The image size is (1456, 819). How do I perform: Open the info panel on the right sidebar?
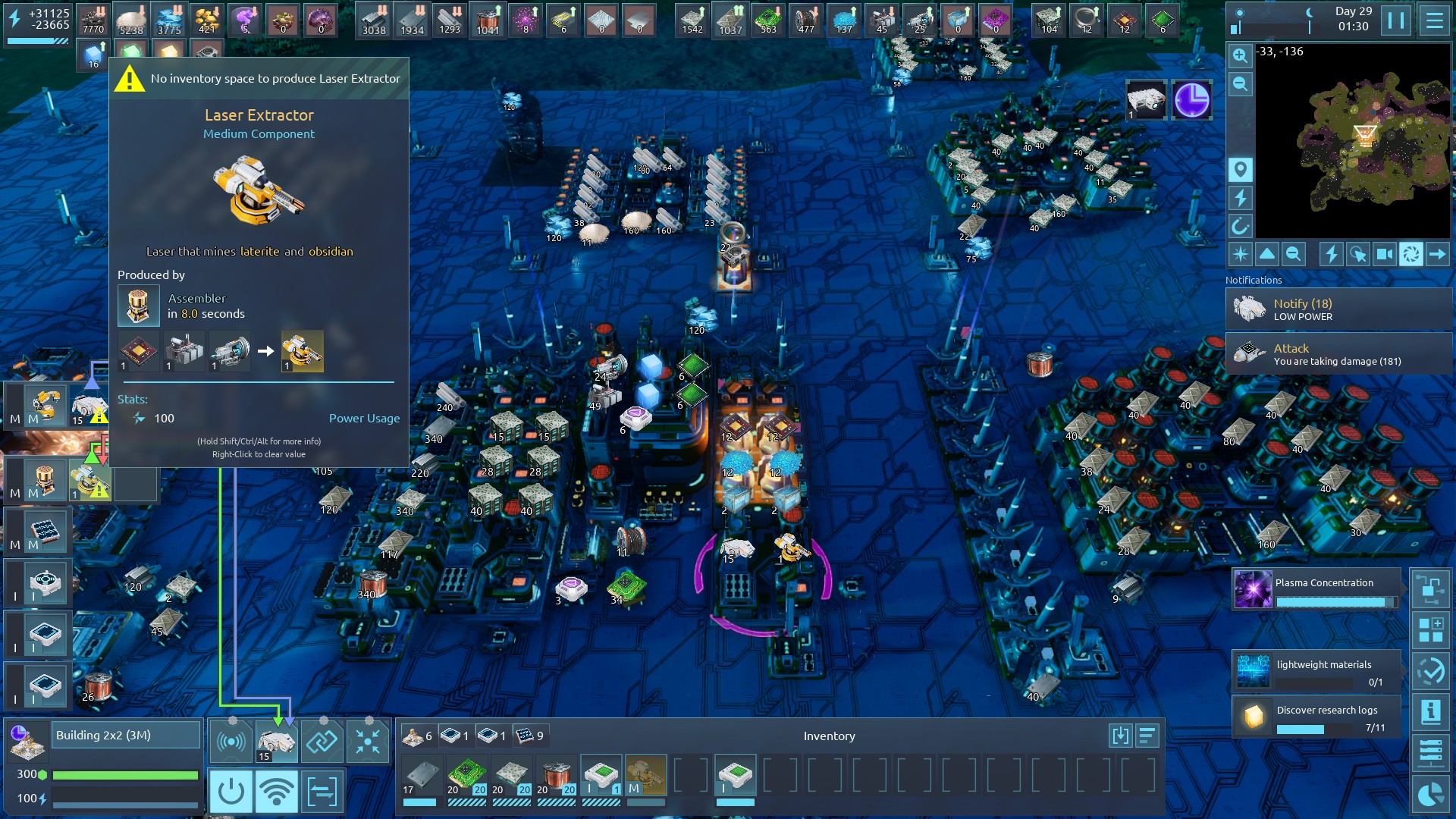(x=1430, y=712)
